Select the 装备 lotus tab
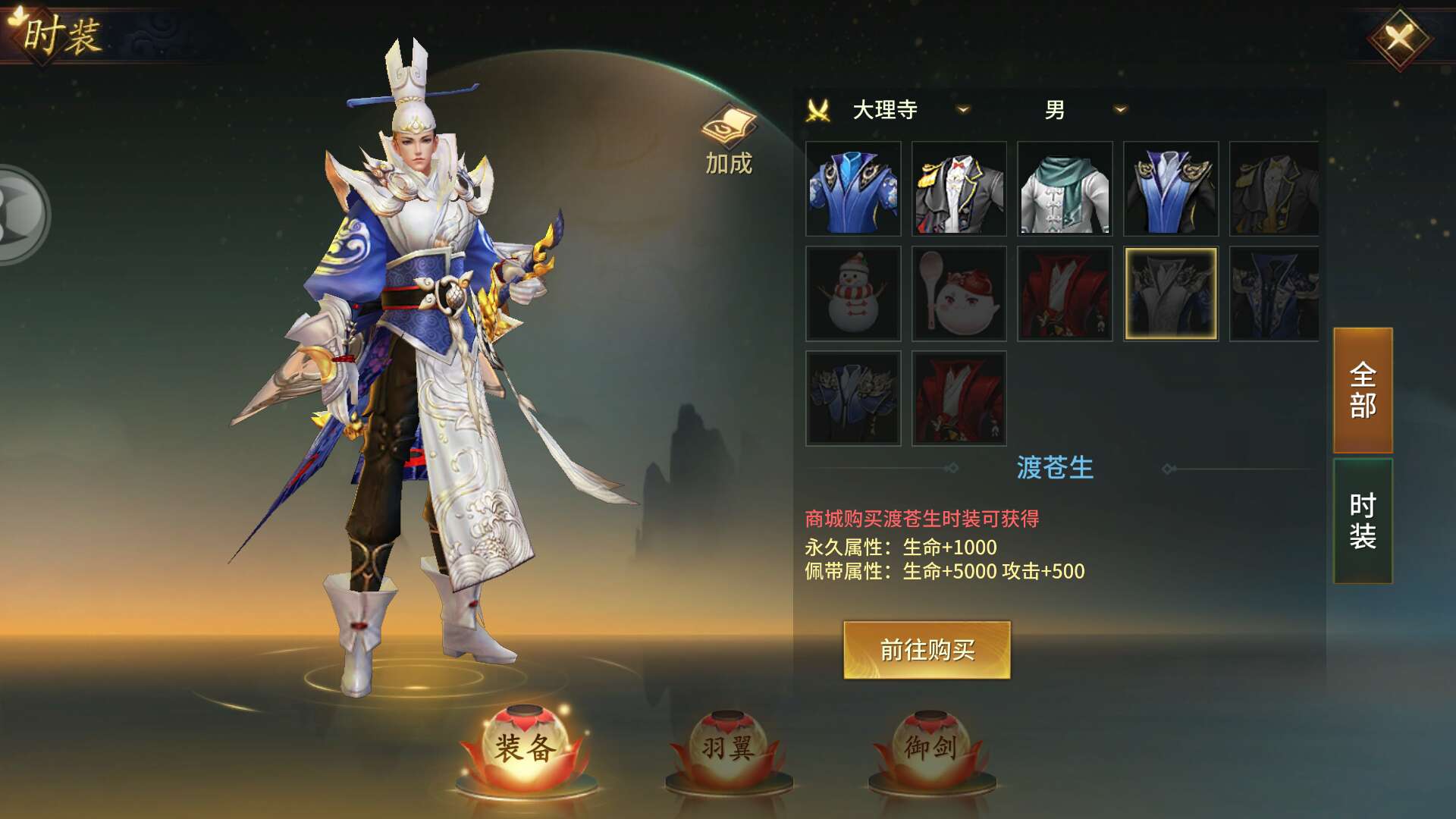This screenshot has width=1456, height=819. (x=526, y=748)
